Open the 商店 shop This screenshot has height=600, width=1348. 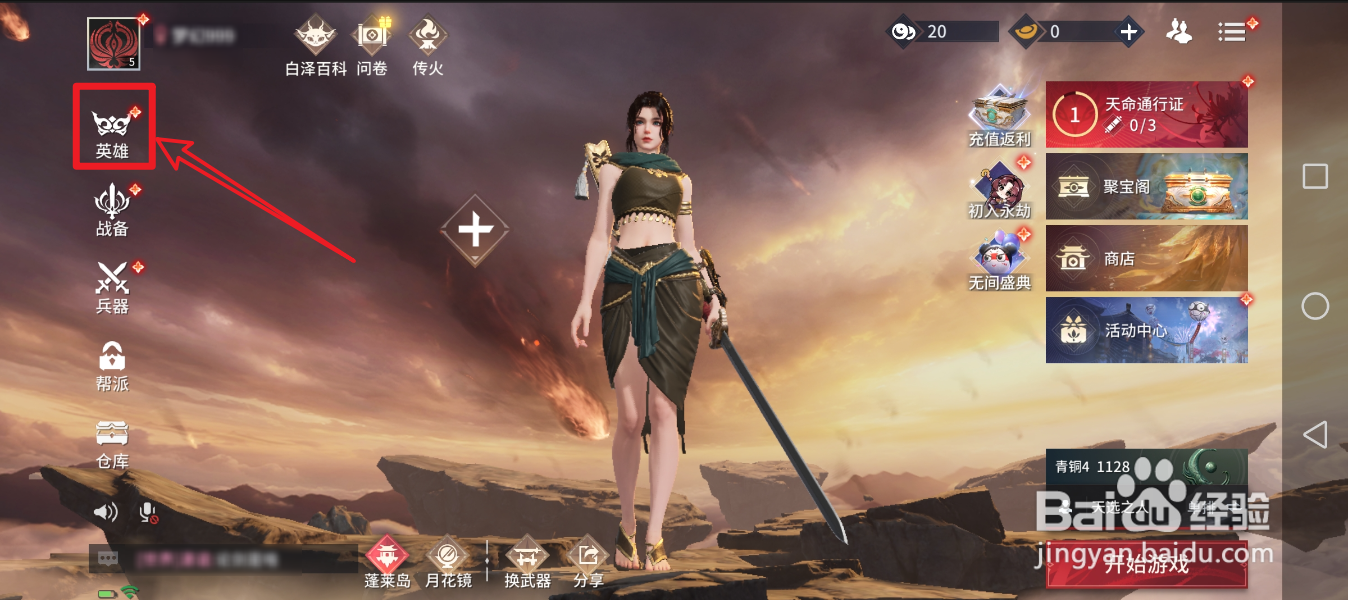(x=1146, y=258)
